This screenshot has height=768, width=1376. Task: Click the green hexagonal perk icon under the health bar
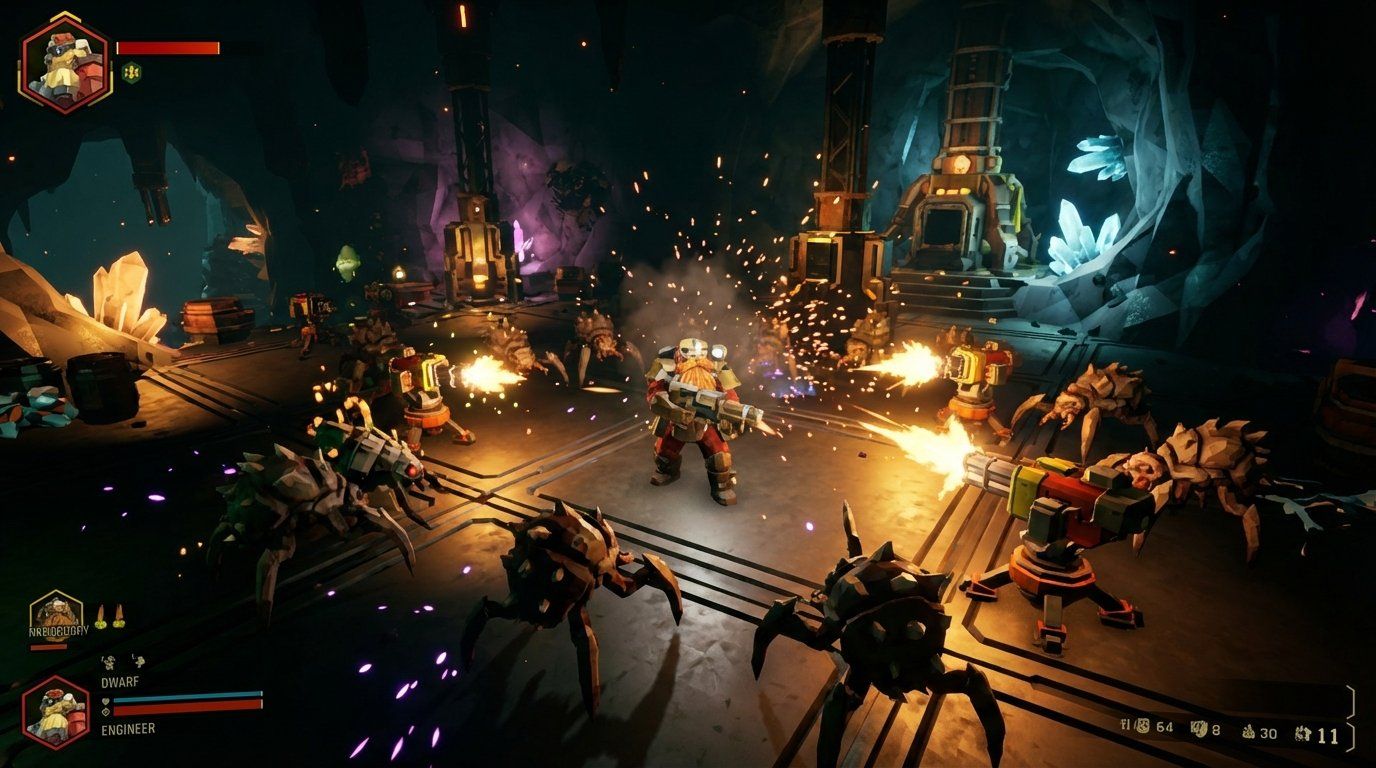click(x=131, y=72)
